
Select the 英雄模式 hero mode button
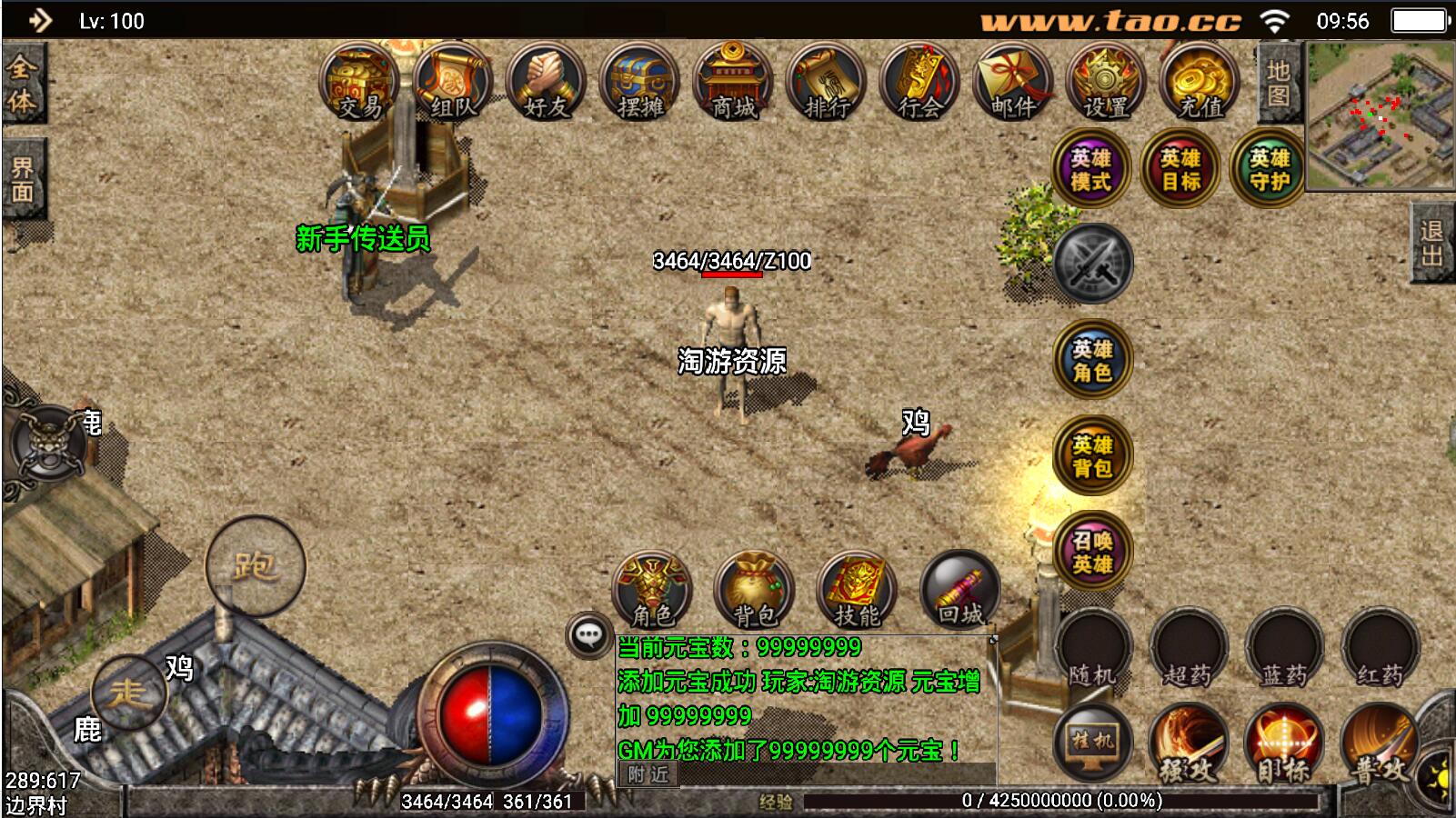click(x=1090, y=169)
